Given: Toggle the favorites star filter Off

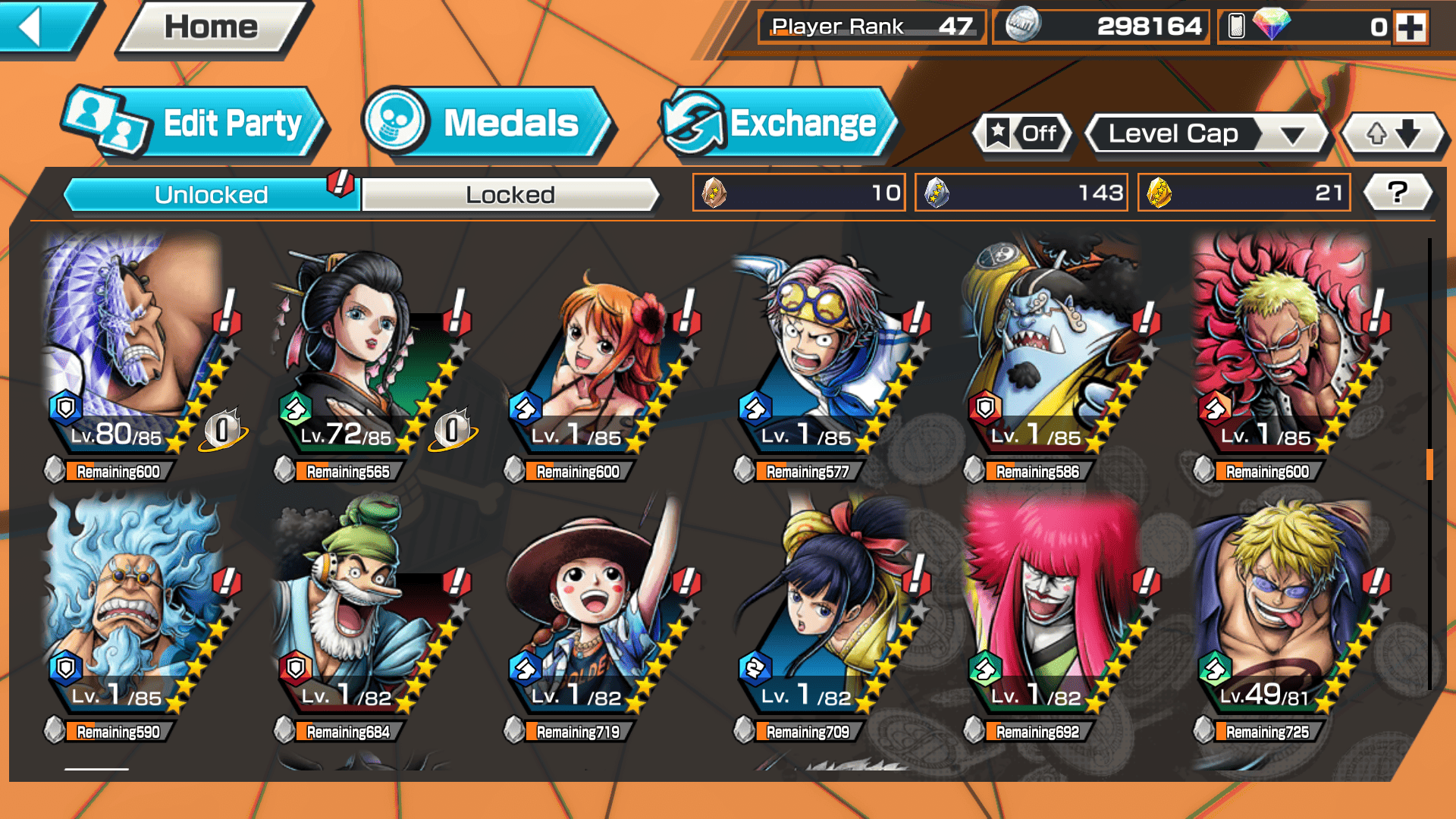Looking at the screenshot, I should [x=1023, y=134].
